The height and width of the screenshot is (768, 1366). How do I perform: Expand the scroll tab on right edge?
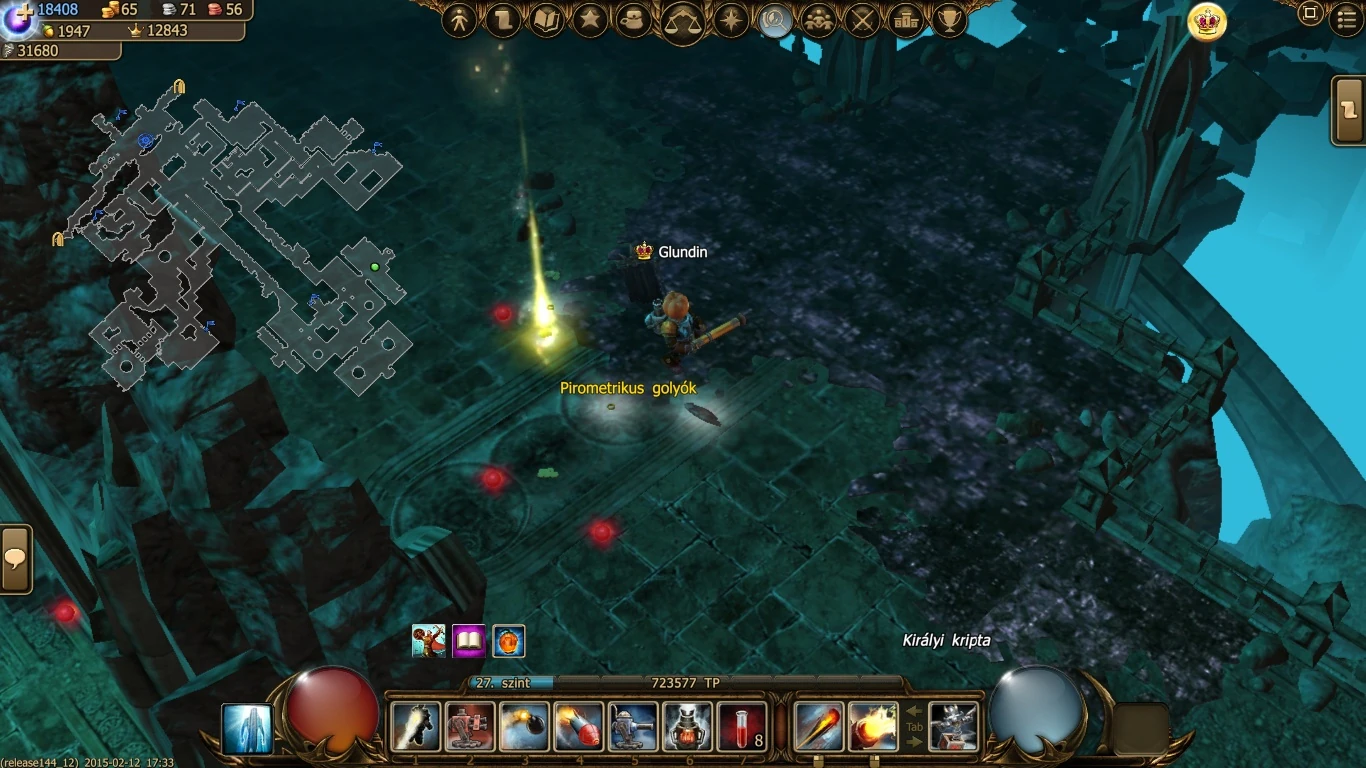coord(1350,110)
